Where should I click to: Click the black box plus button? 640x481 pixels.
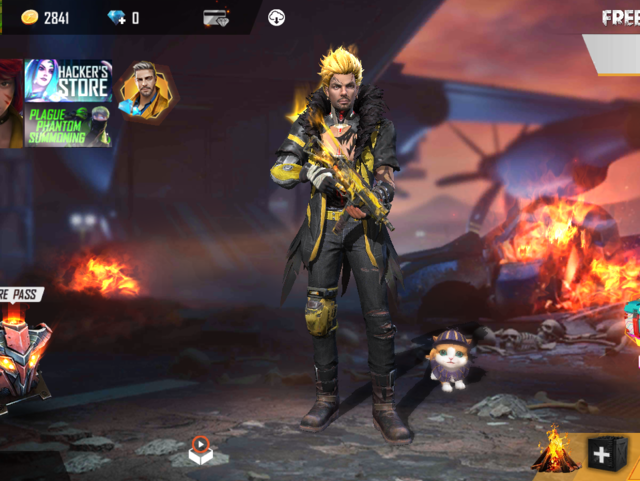click(604, 455)
